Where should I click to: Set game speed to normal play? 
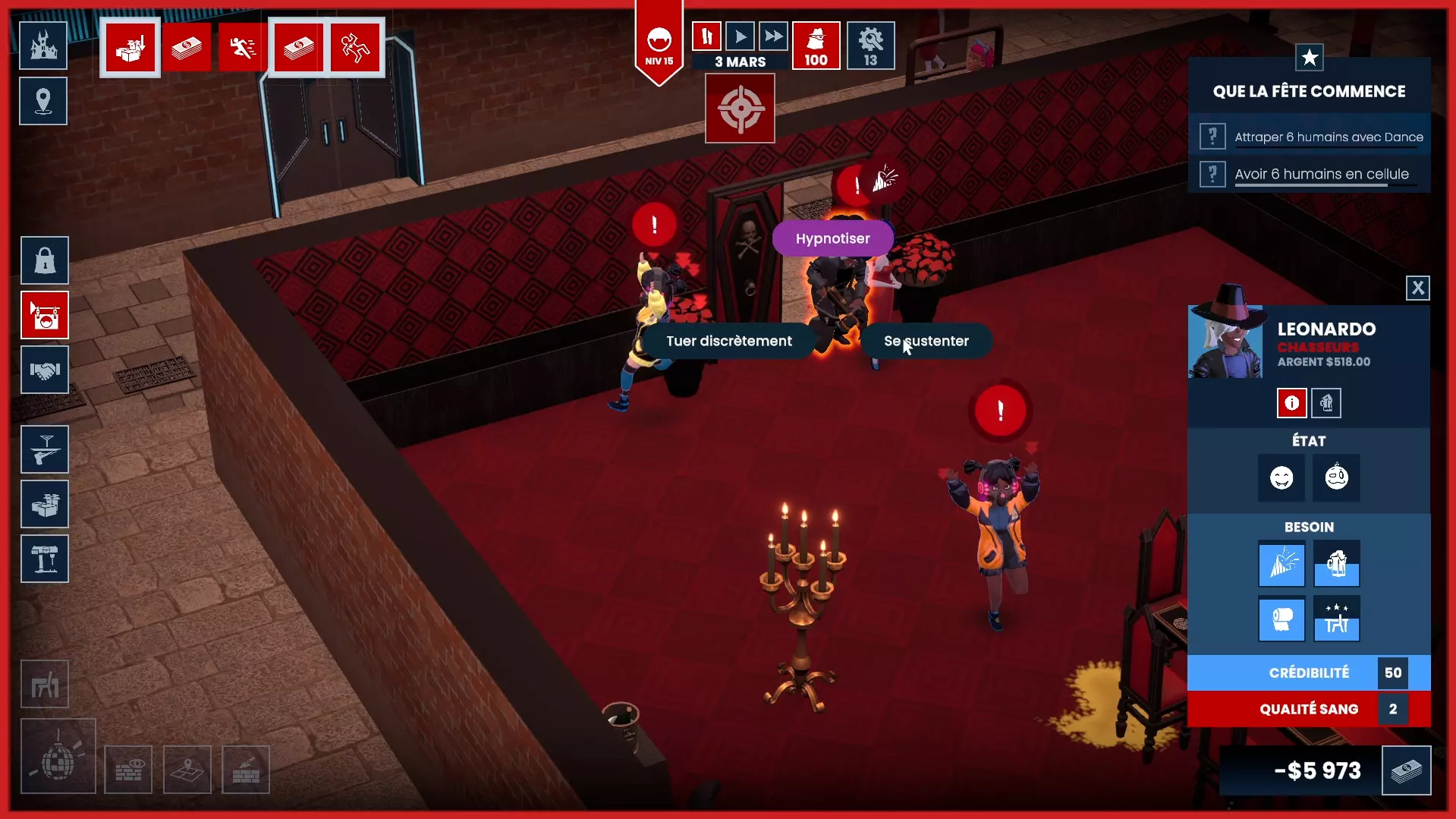click(740, 36)
